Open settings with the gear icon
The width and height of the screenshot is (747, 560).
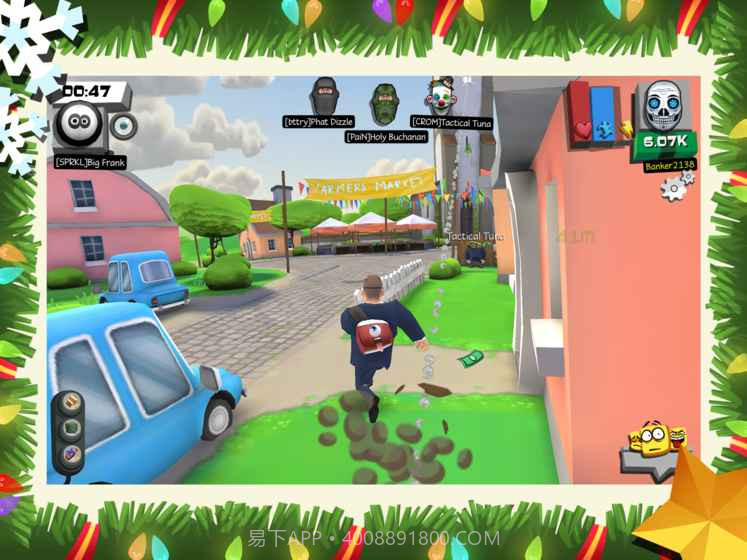pos(676,186)
